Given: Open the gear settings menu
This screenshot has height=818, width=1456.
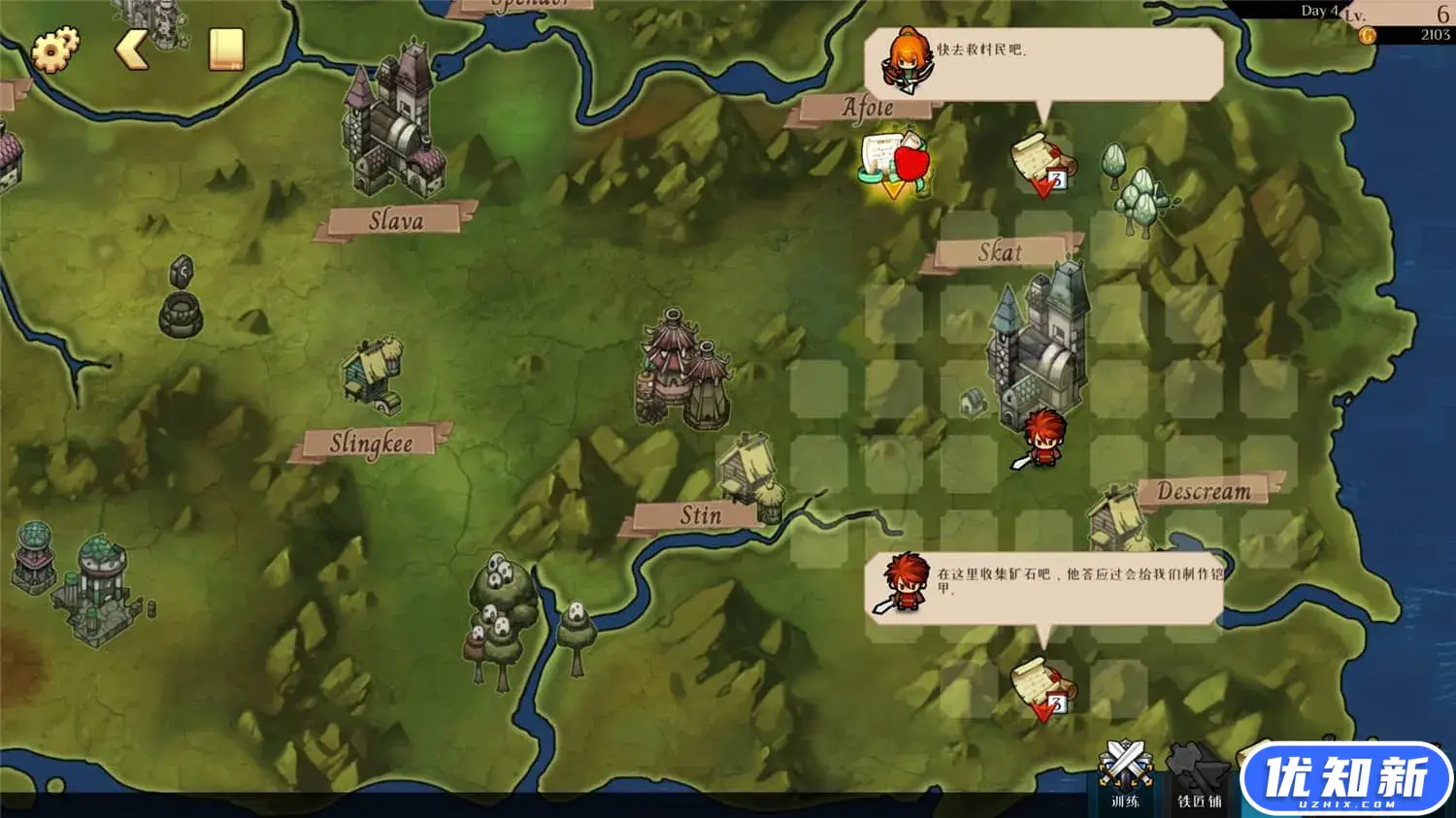Looking at the screenshot, I should pos(55,50).
